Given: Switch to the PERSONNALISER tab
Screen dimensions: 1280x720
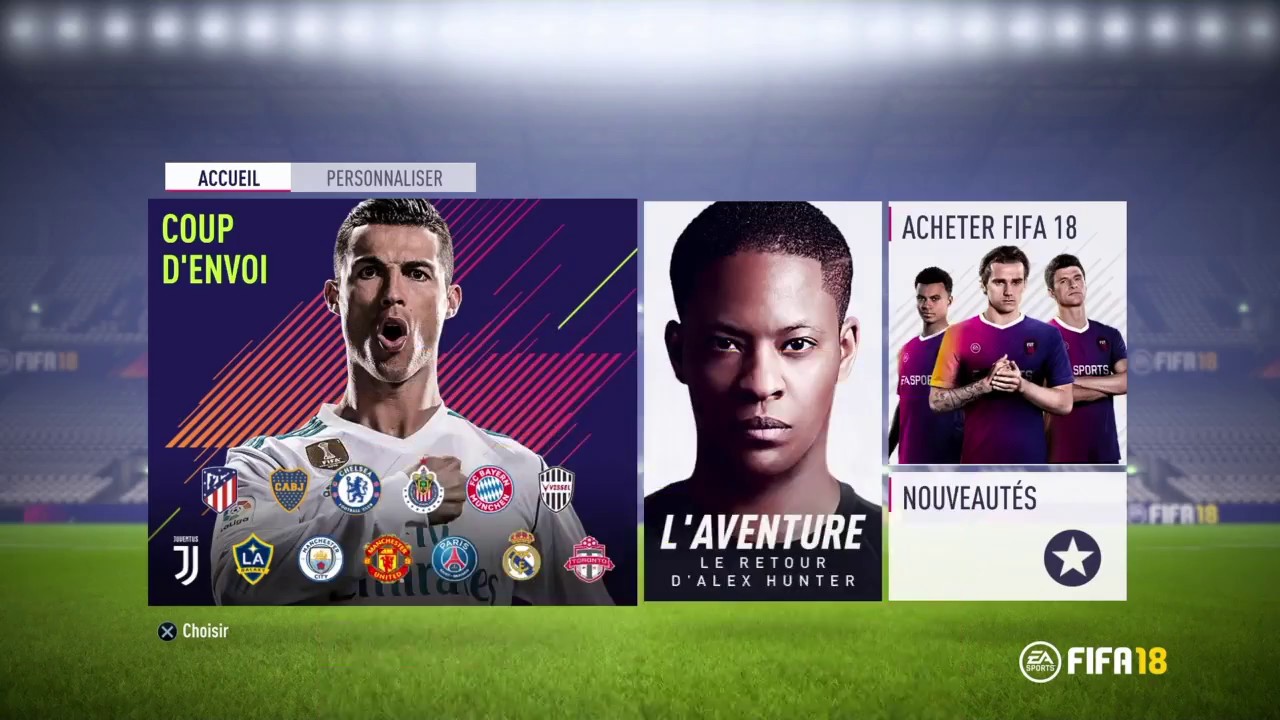Looking at the screenshot, I should coord(384,178).
